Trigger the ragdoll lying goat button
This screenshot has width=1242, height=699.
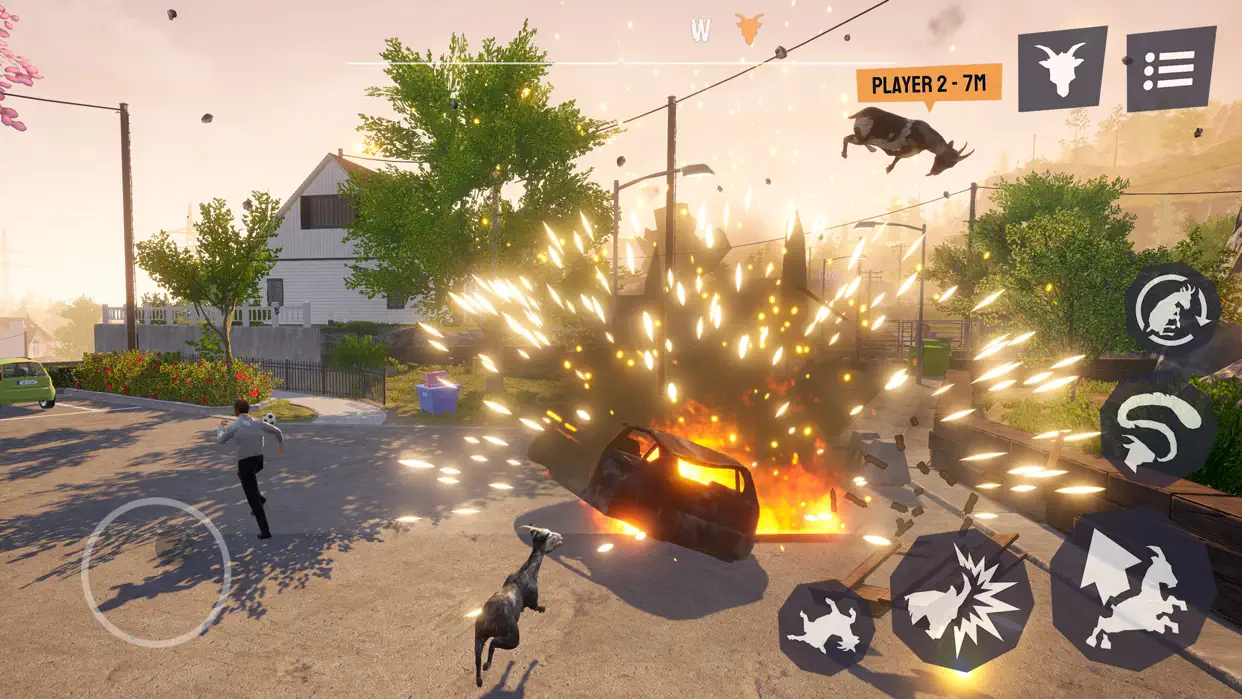click(826, 628)
